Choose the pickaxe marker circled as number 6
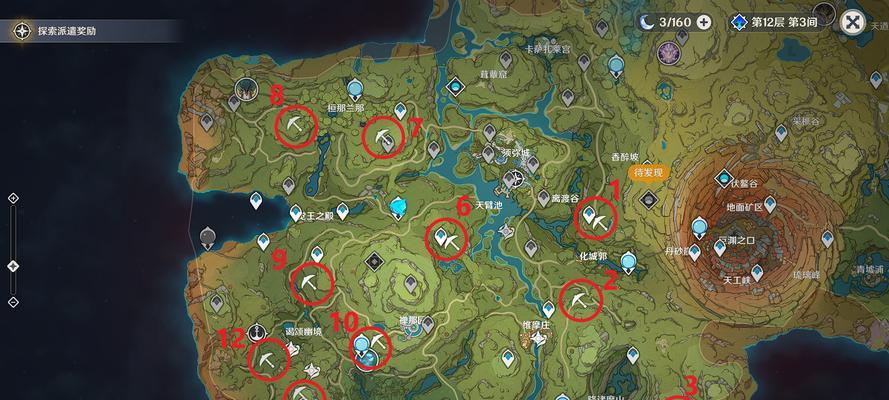 [447, 240]
